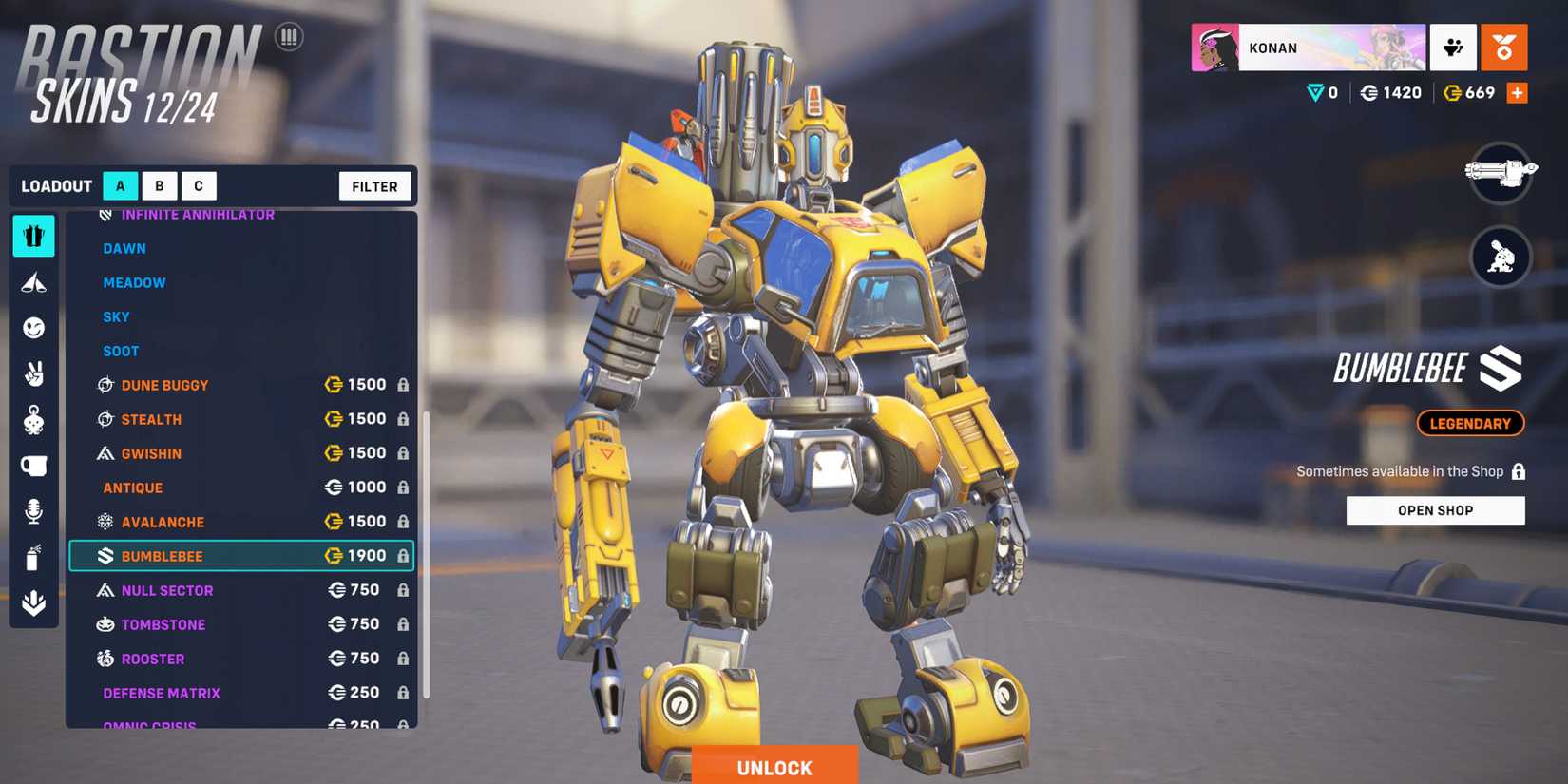1568x784 pixels.
Task: Open the Voice Lines microphone icon
Action: click(33, 511)
